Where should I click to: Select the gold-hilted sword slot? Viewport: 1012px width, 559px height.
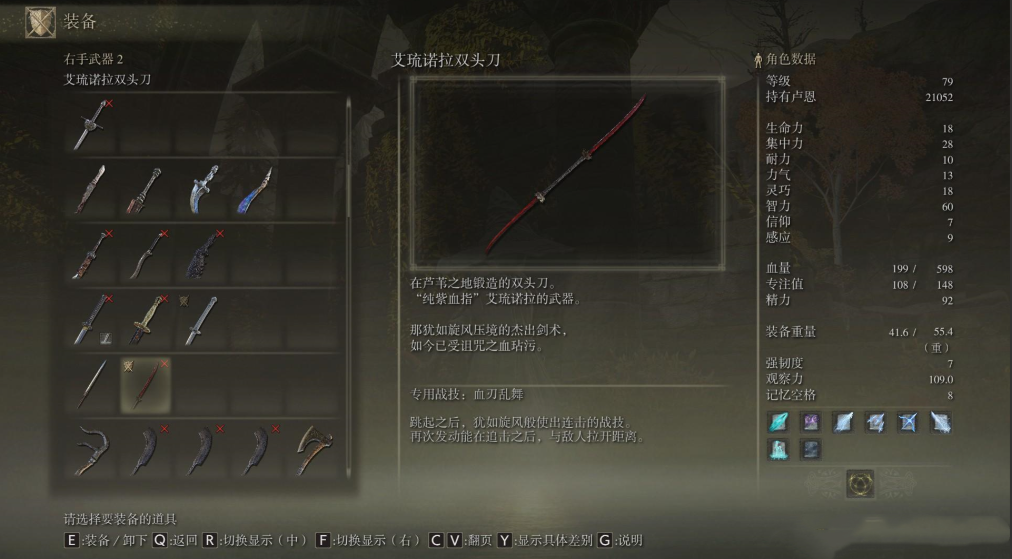(x=146, y=319)
